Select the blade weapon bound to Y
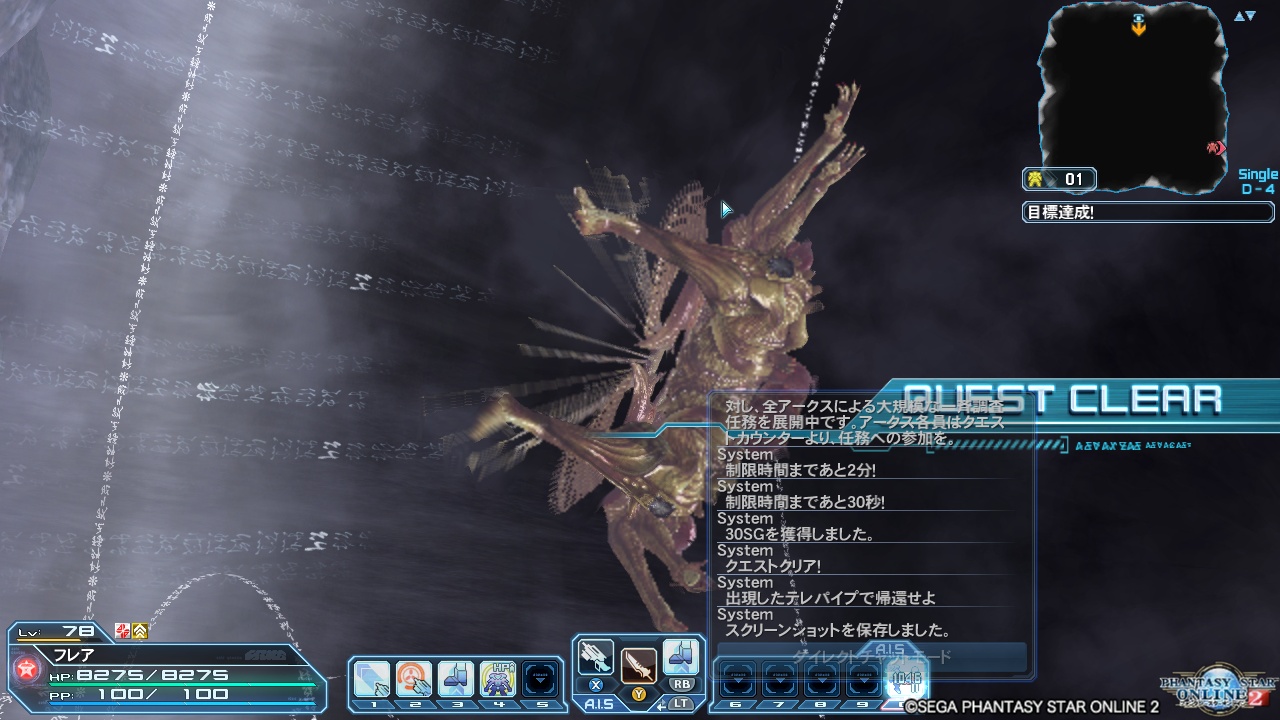The width and height of the screenshot is (1280, 720). coord(637,665)
